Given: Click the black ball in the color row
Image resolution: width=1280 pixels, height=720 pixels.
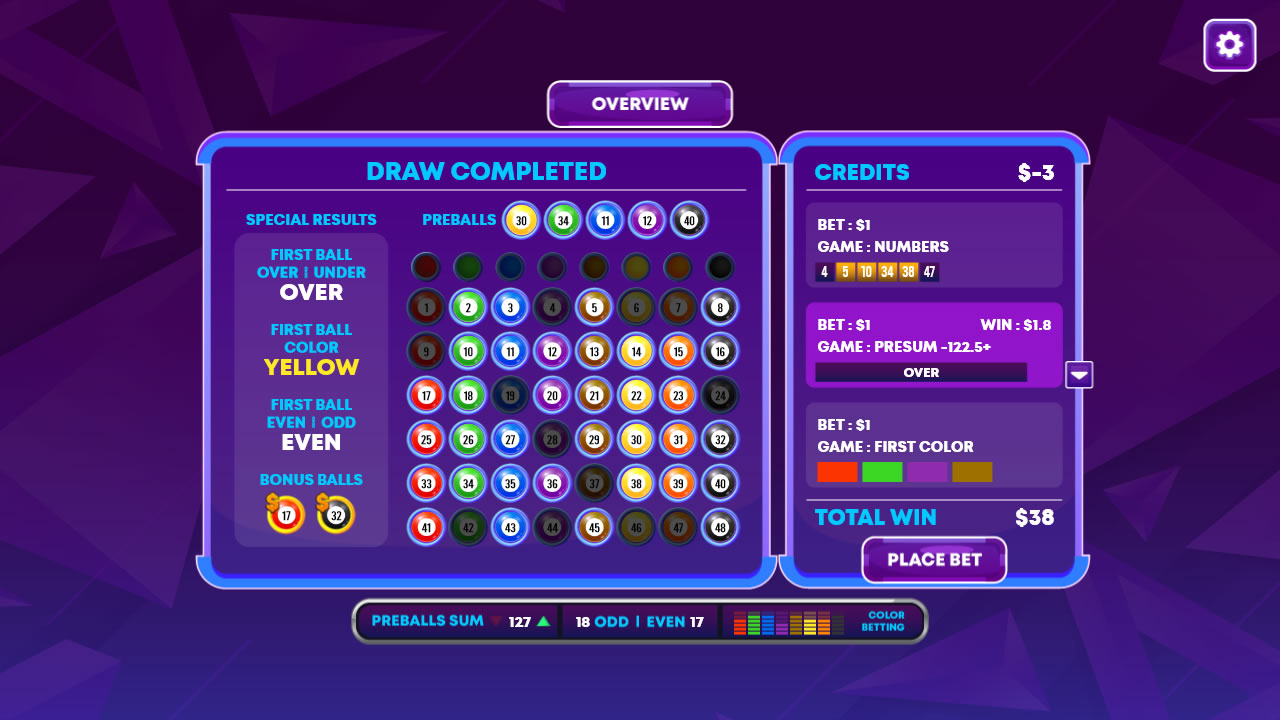Looking at the screenshot, I should (719, 266).
